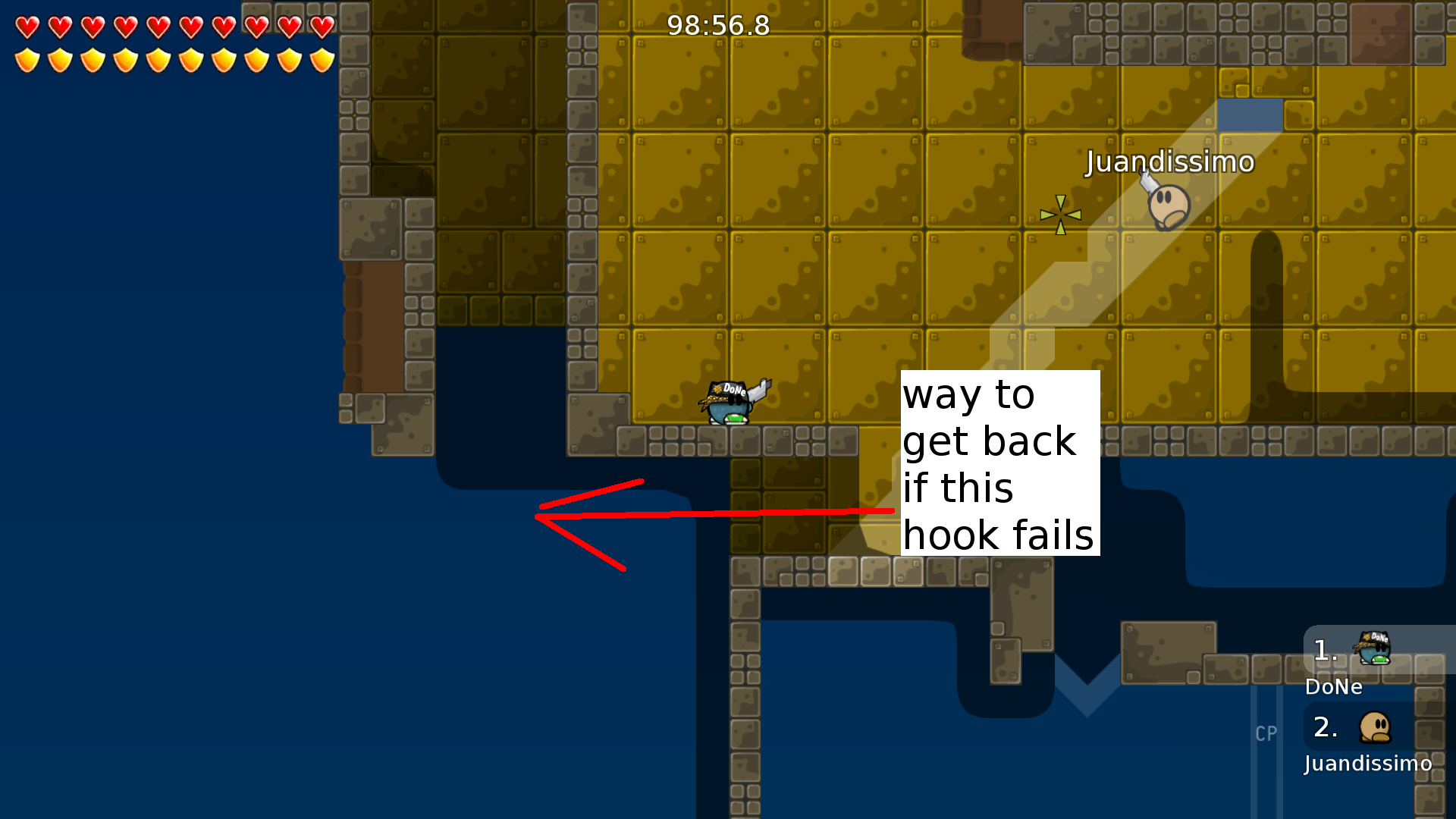
Task: Select the crosshair aim marker
Action: point(1060,215)
